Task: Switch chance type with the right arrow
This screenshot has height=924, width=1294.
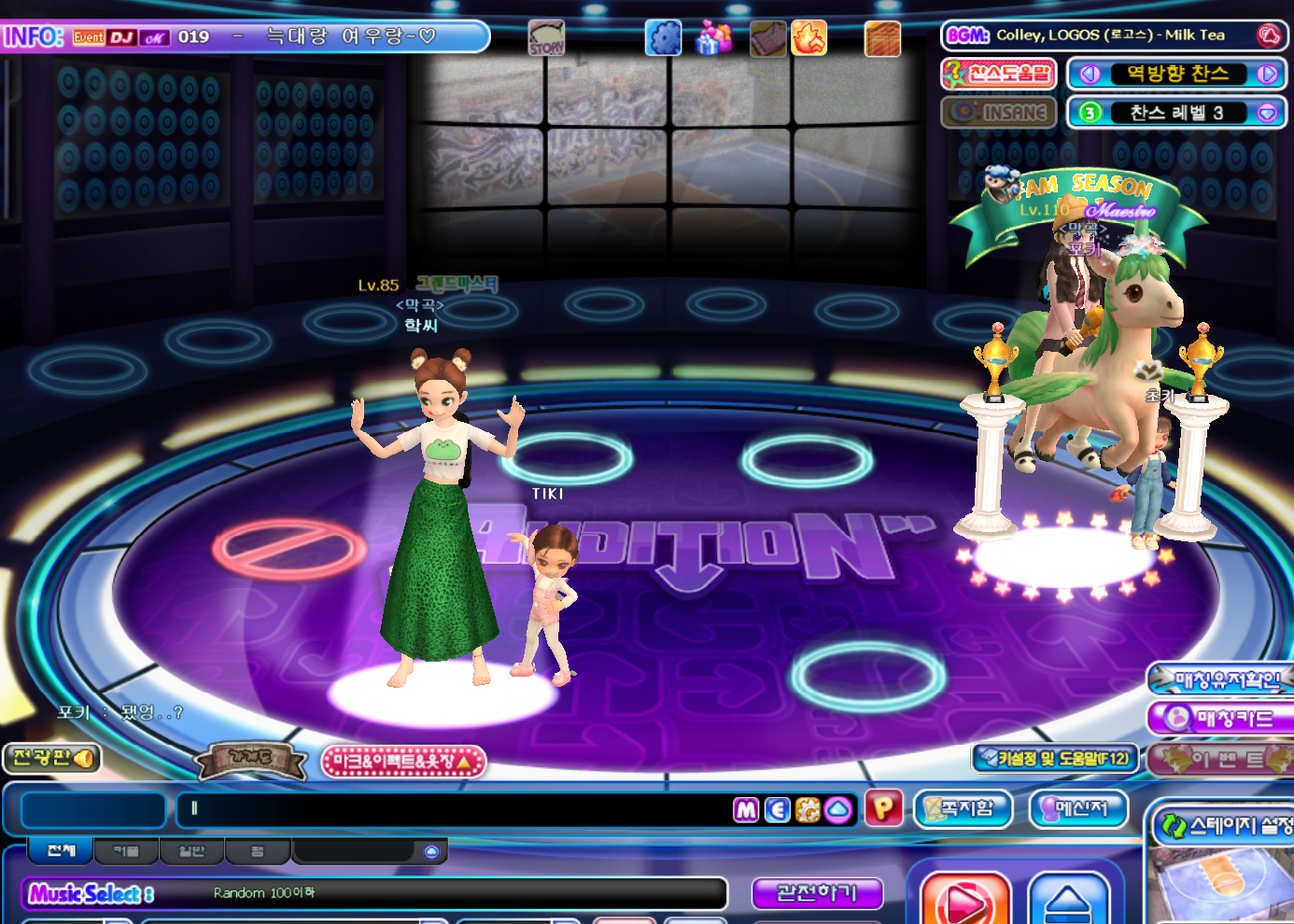Action: tap(1267, 74)
